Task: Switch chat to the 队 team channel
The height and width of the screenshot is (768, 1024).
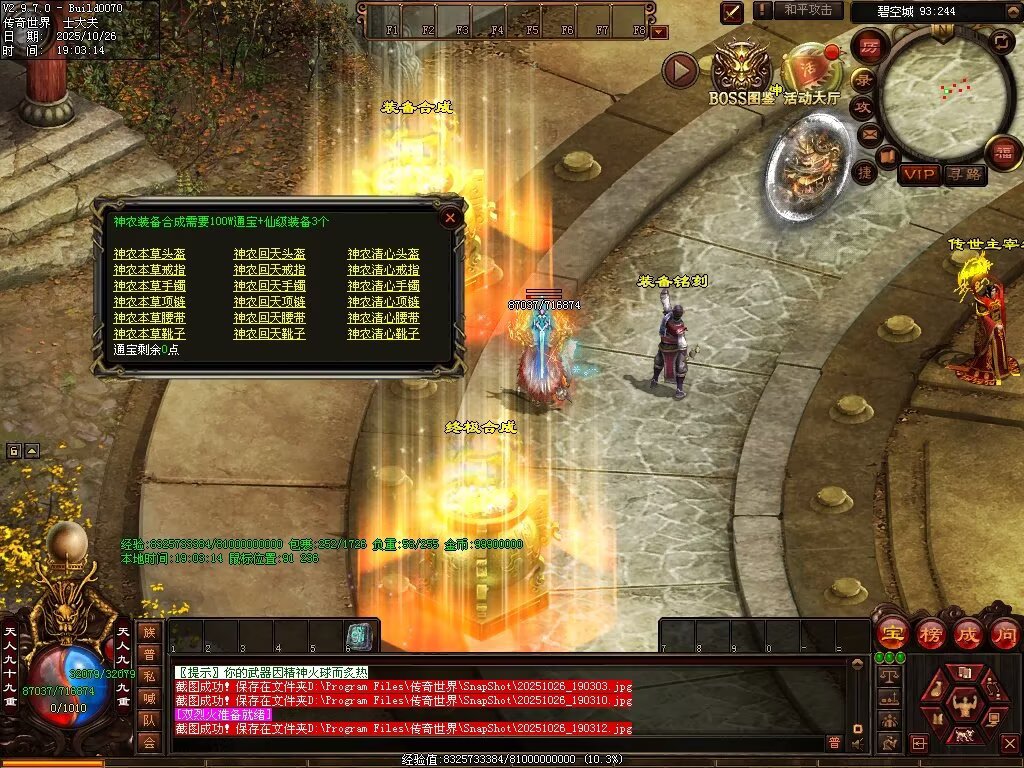Action: tap(149, 719)
